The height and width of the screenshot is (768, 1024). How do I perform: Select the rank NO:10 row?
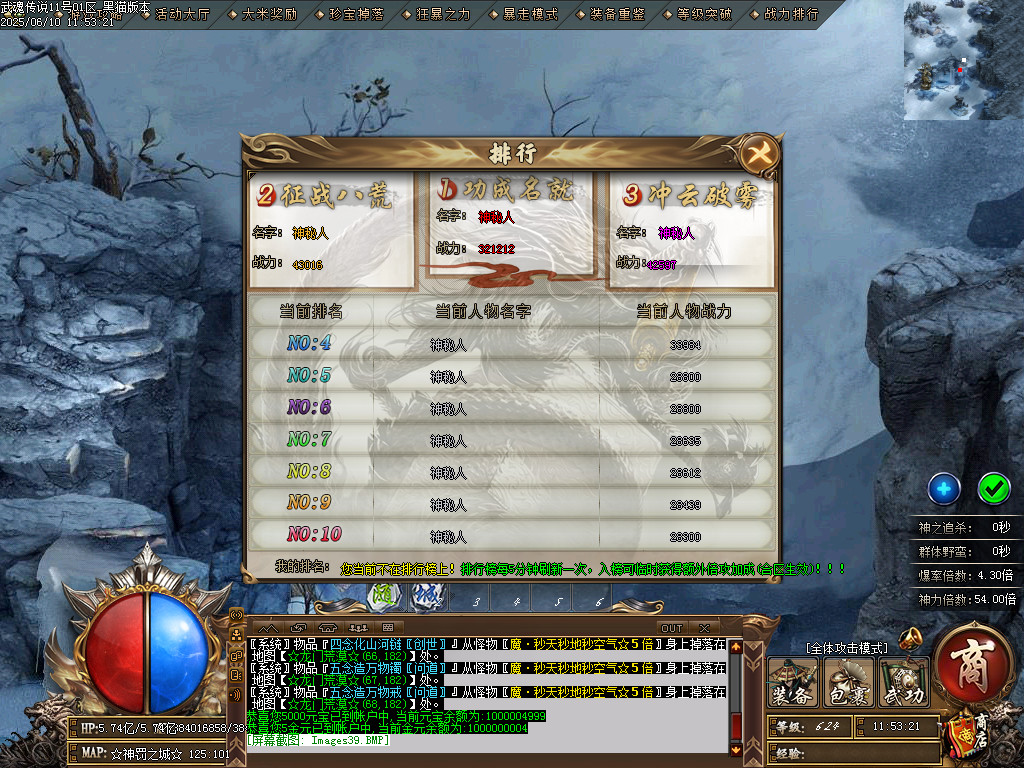coord(510,535)
